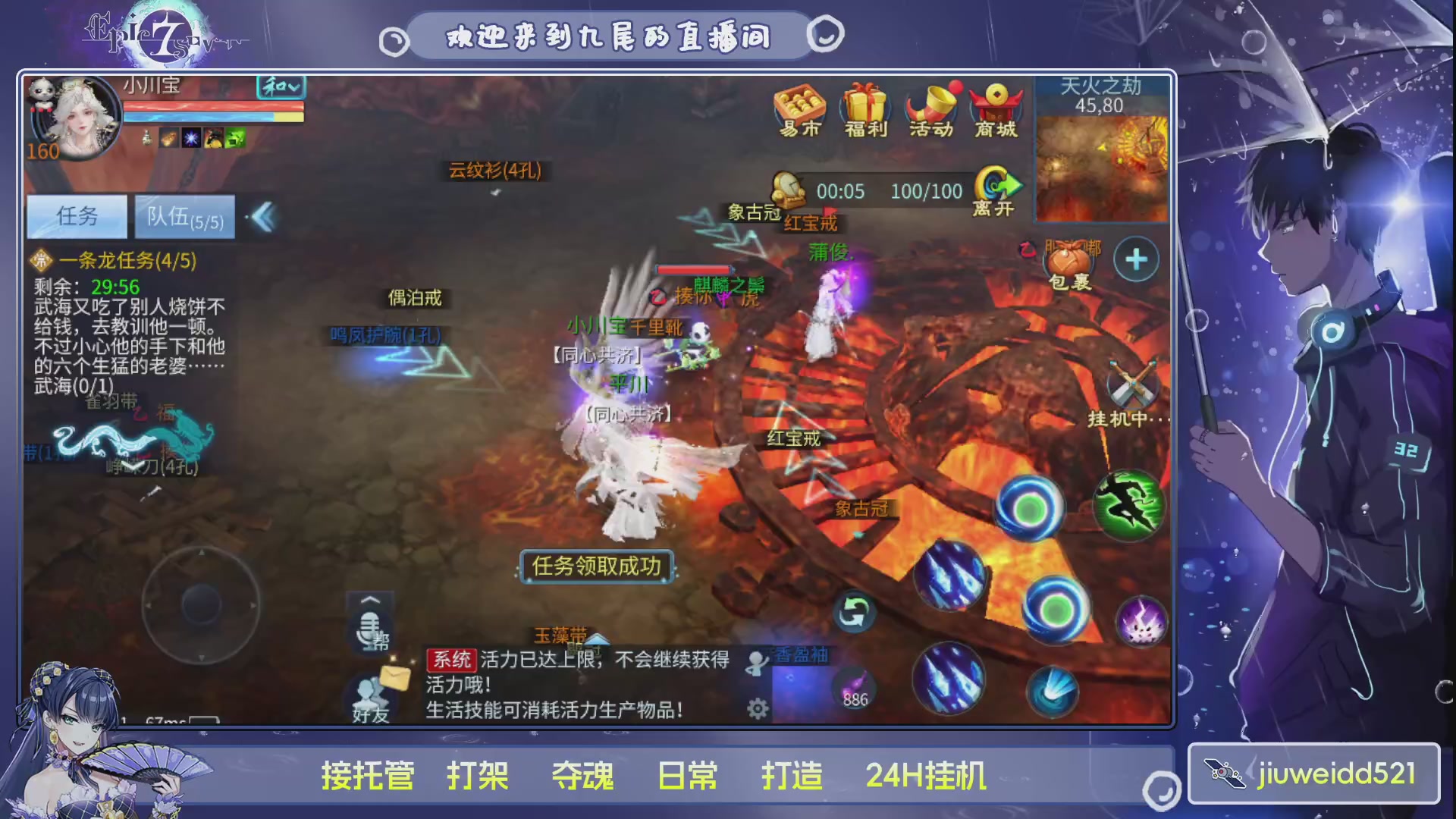The image size is (1456, 819).
Task: Switch to the 队伍(5/5) team tab
Action: [x=184, y=216]
